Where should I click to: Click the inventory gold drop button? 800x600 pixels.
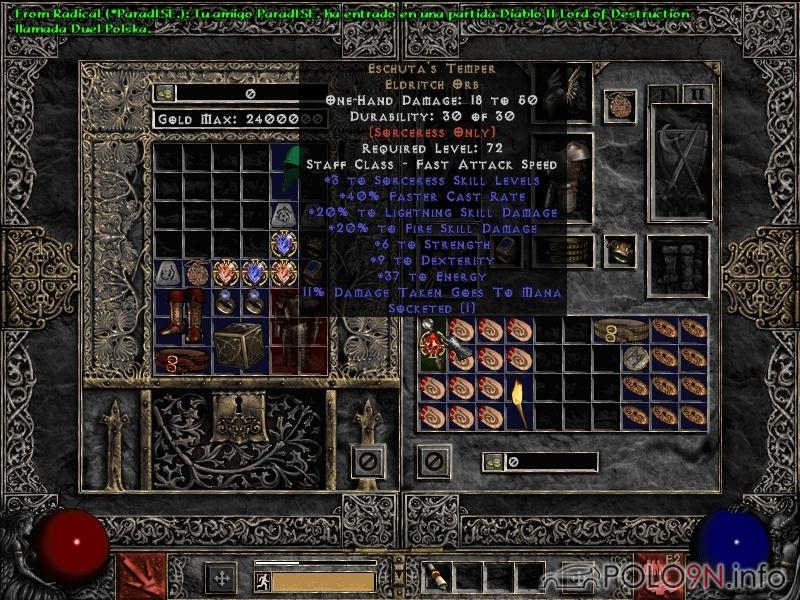pos(493,461)
